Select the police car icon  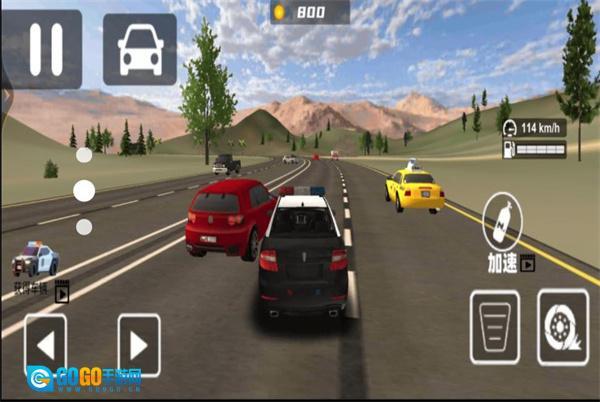[x=35, y=259]
